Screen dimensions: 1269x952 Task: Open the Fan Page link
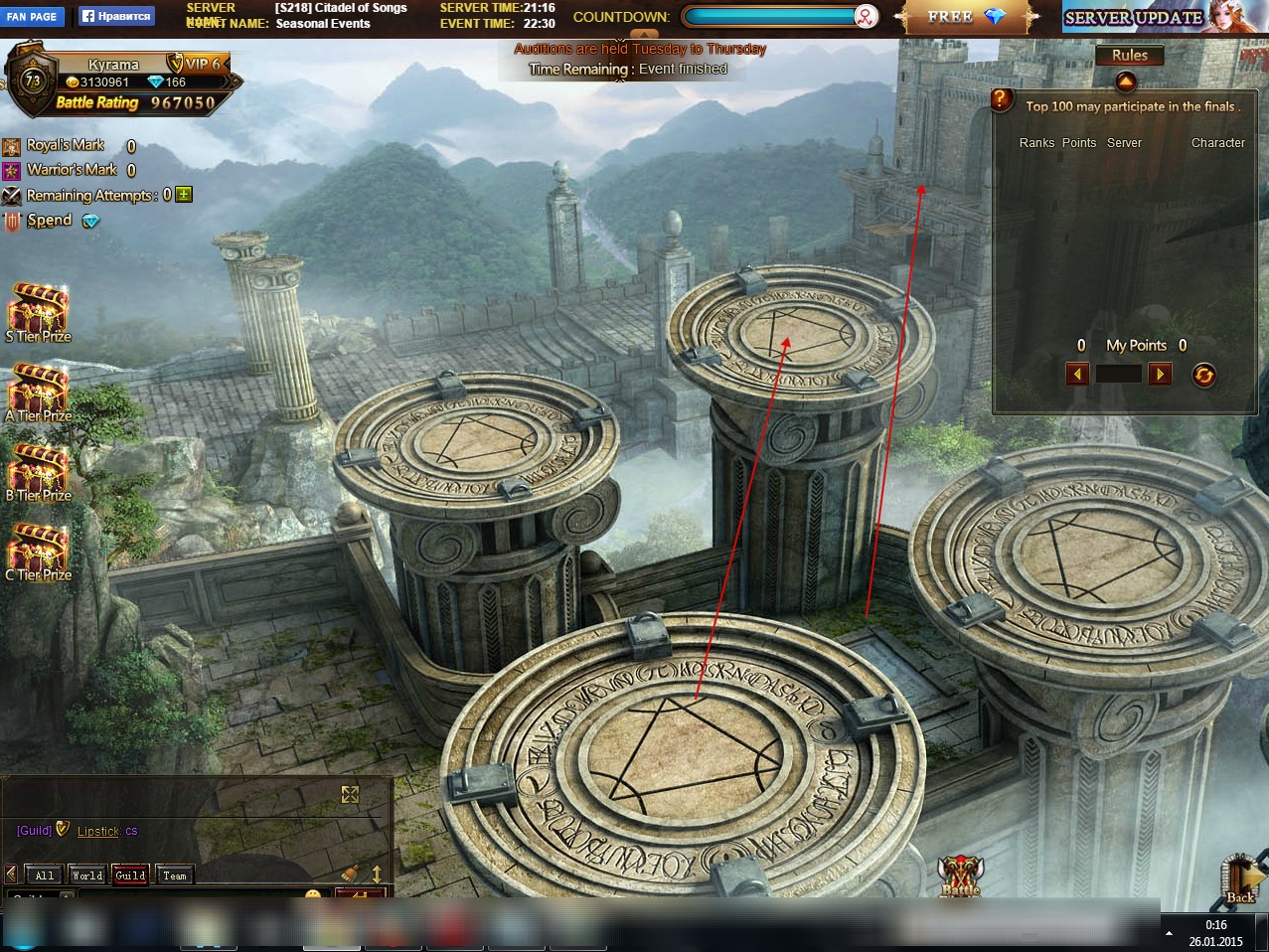pos(32,17)
